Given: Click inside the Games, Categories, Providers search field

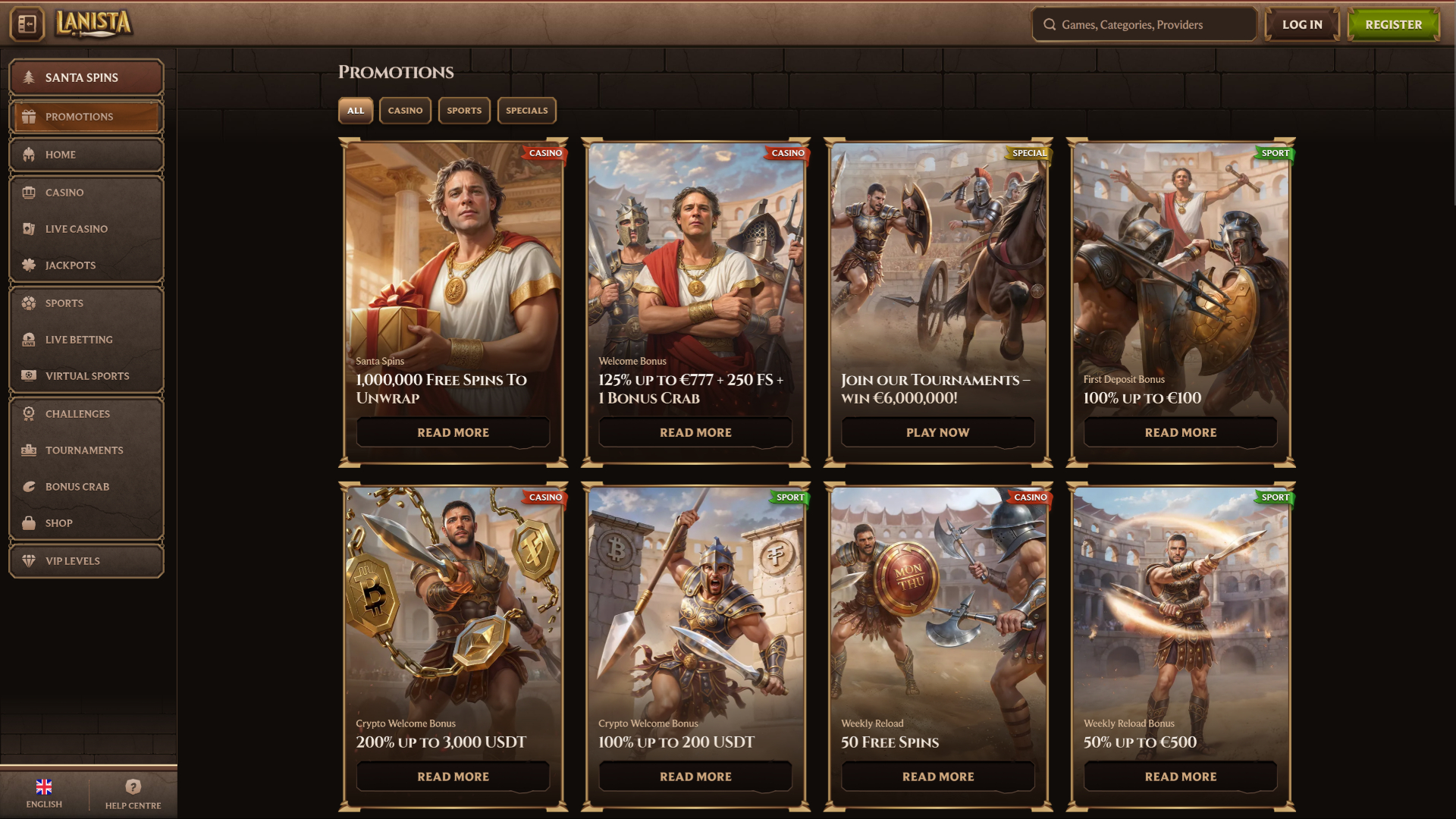Looking at the screenshot, I should pyautogui.click(x=1144, y=24).
